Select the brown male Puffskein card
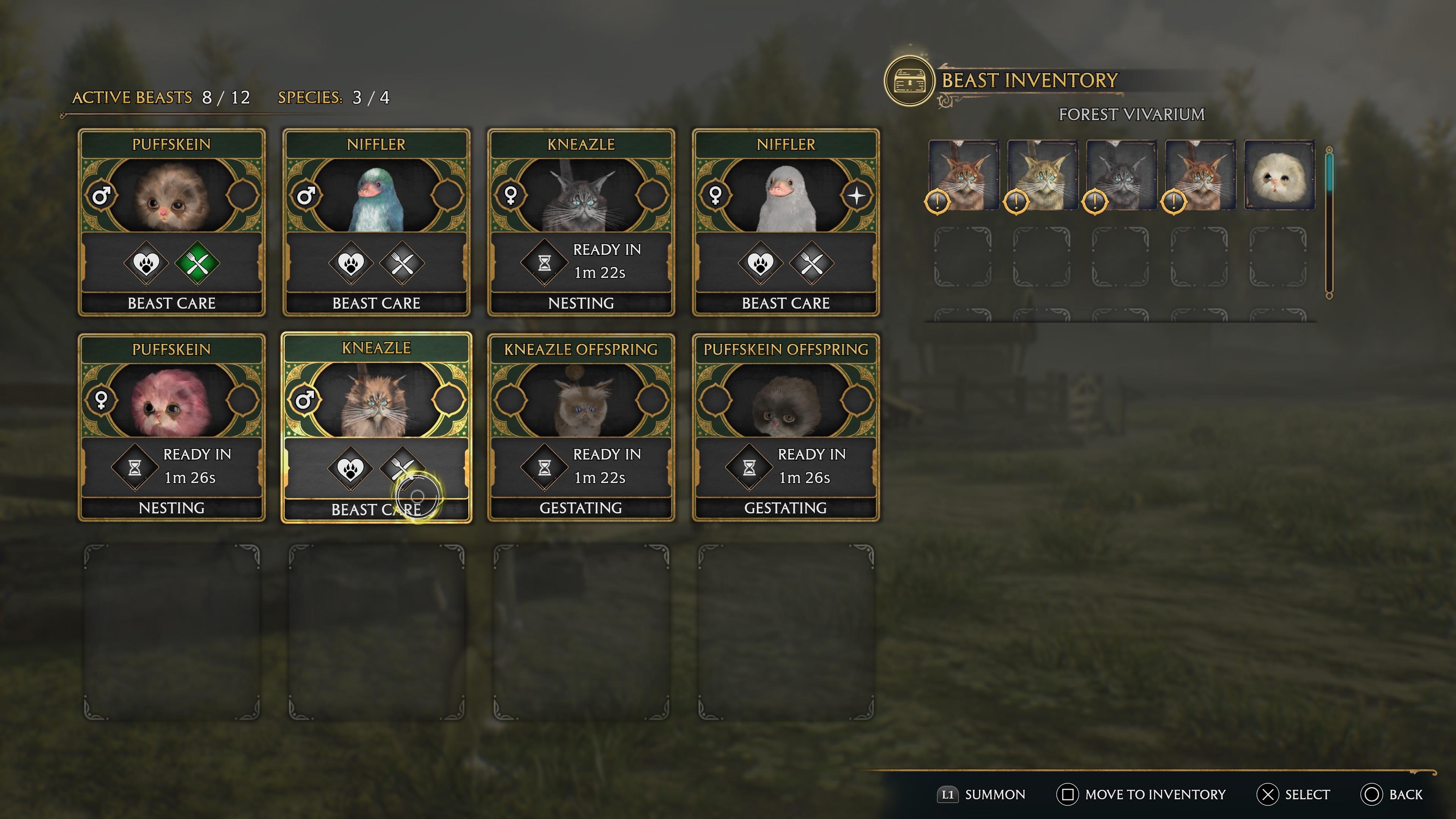Screen dimensions: 1456x819 171,195
